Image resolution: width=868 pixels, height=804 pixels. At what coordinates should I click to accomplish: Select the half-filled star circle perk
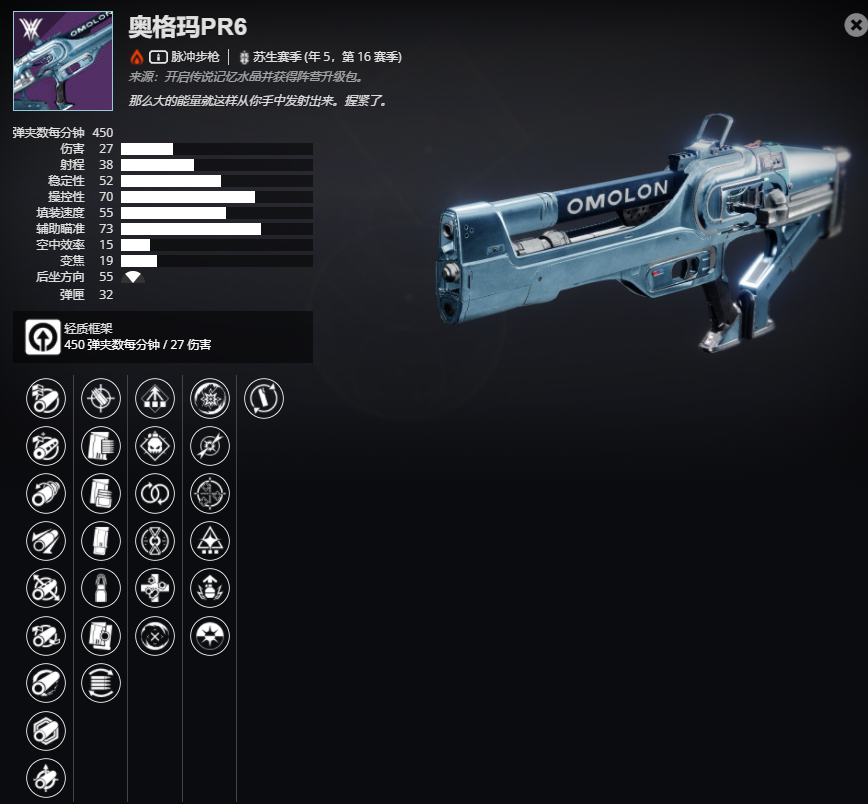(210, 636)
